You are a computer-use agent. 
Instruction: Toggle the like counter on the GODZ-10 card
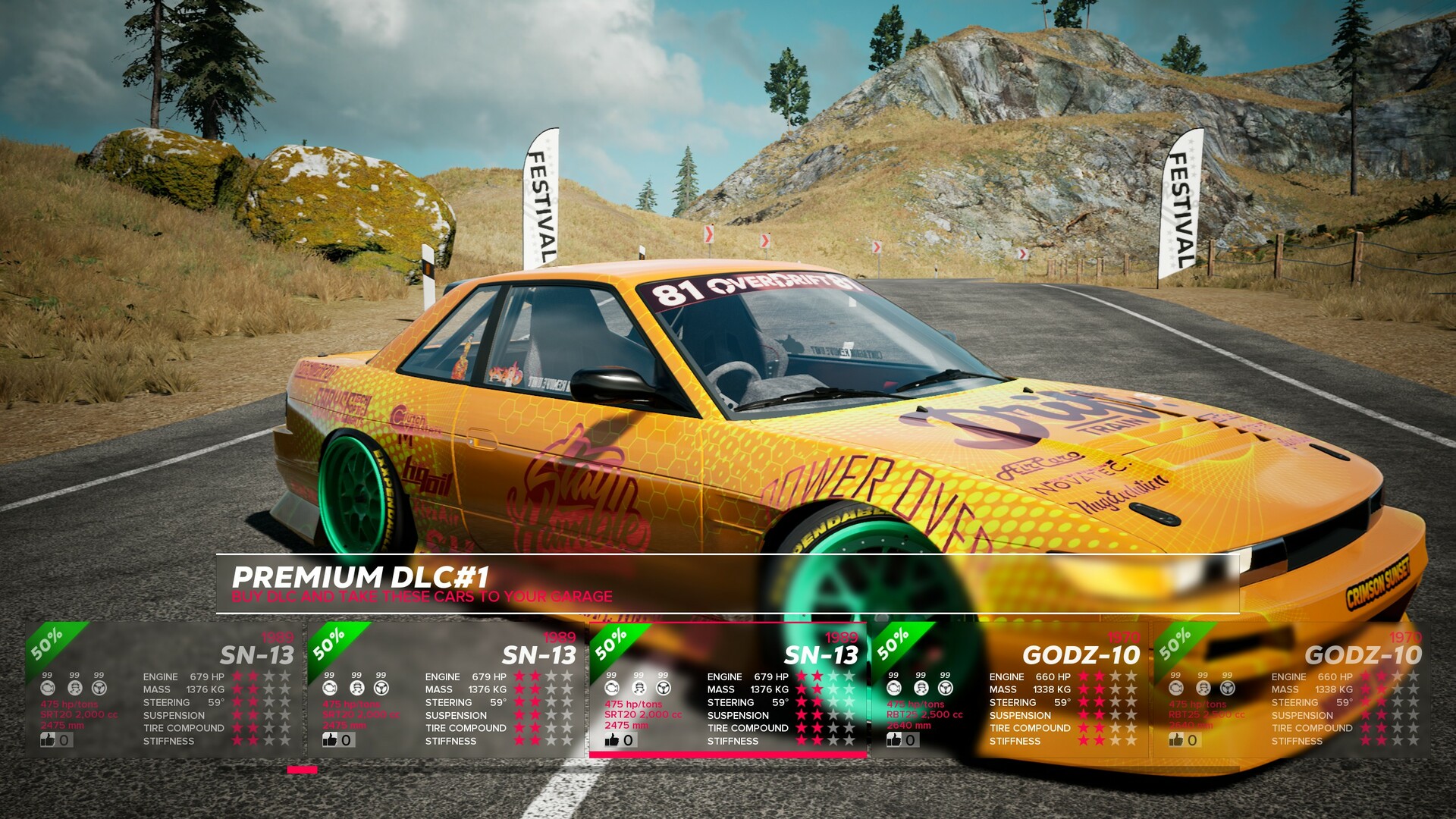tap(893, 739)
